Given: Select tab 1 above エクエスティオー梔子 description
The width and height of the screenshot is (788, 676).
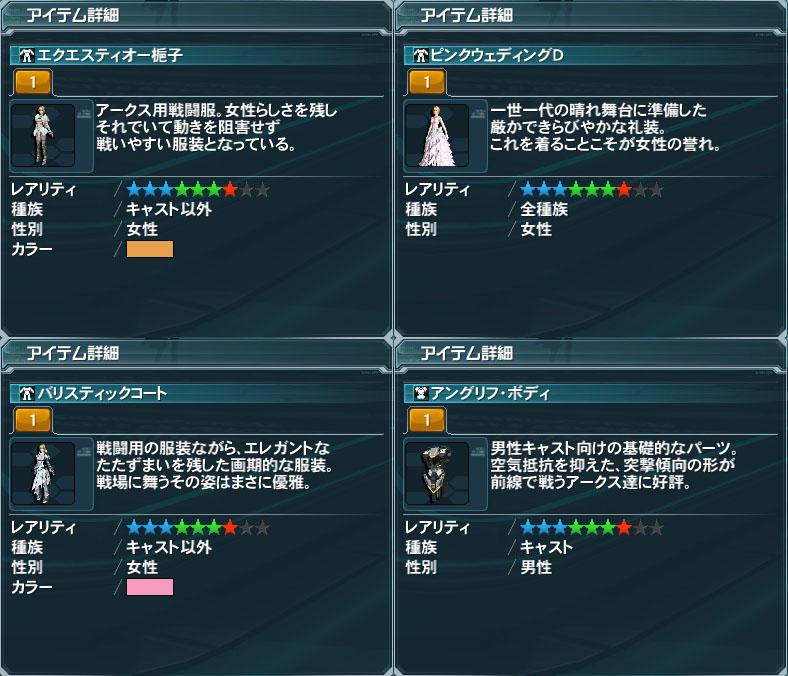Looking at the screenshot, I should click(33, 81).
